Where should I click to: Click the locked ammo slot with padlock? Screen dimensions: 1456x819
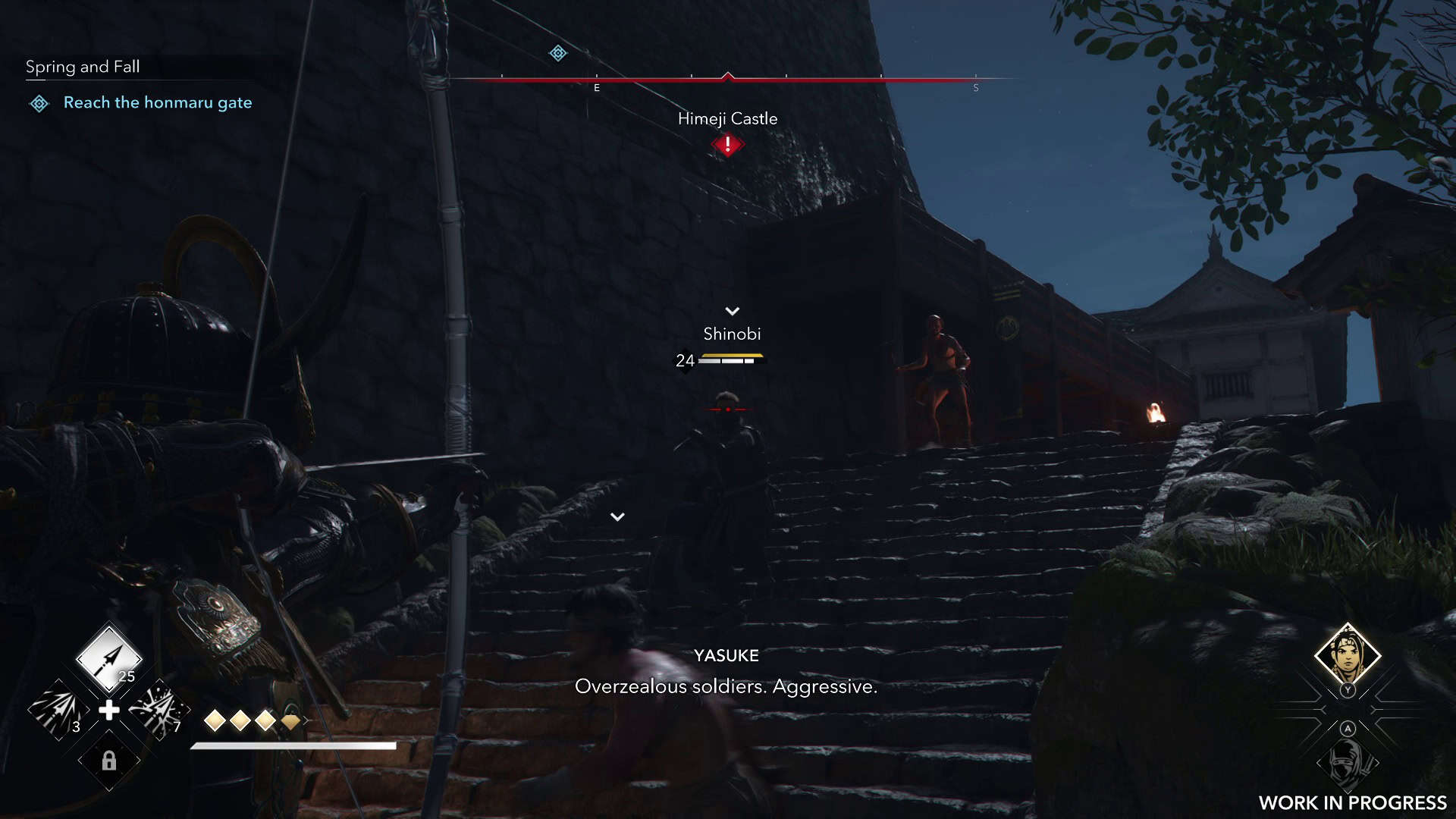click(x=109, y=761)
